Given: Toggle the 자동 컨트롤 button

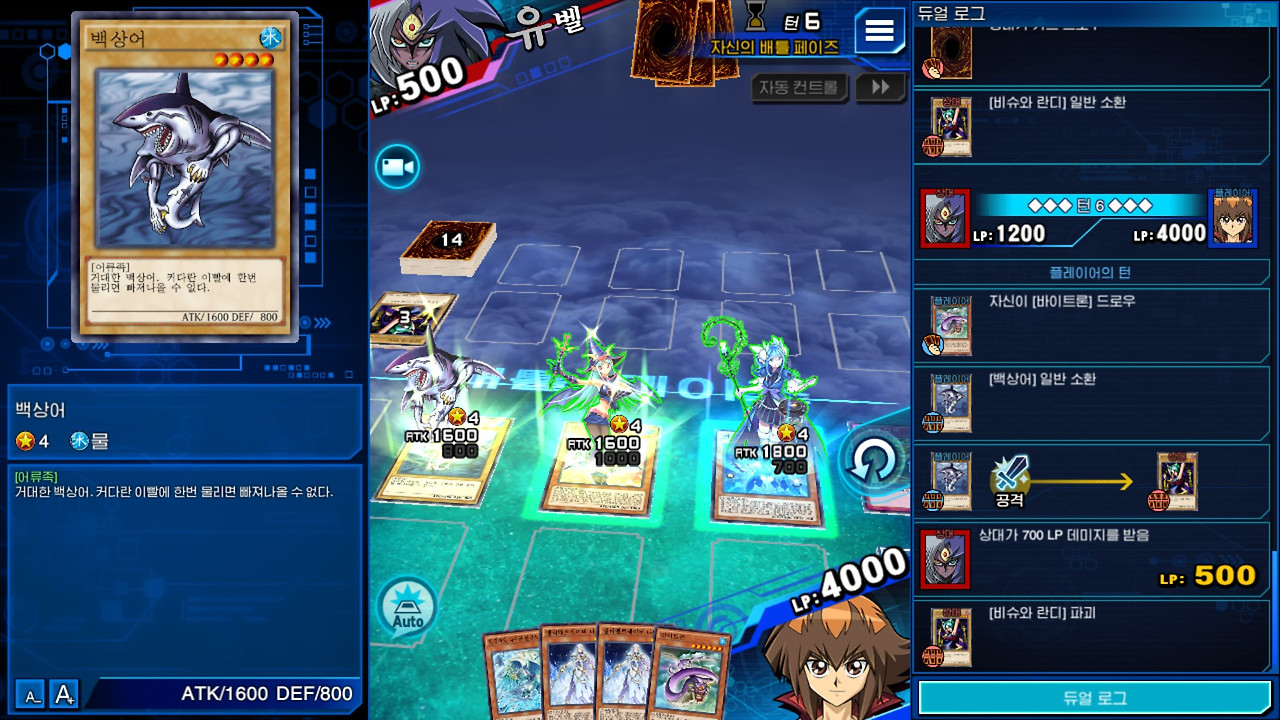Looking at the screenshot, I should click(x=798, y=88).
